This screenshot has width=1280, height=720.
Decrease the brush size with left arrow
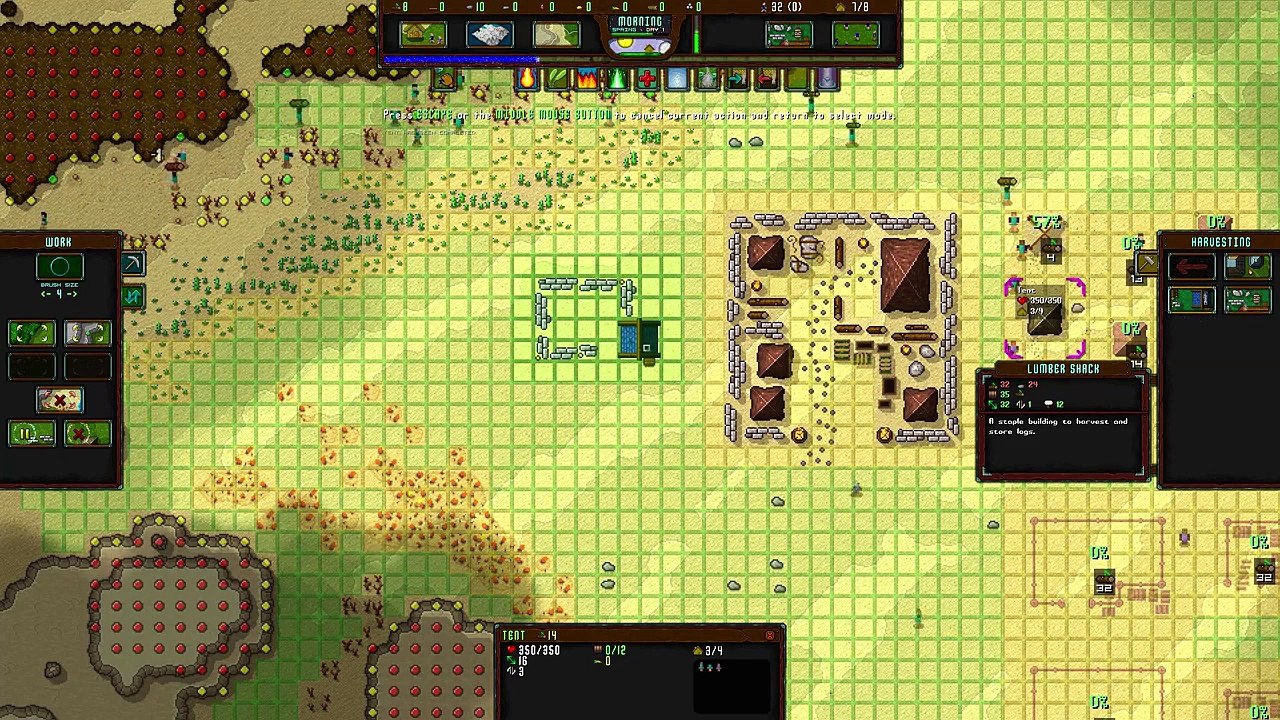[45, 294]
